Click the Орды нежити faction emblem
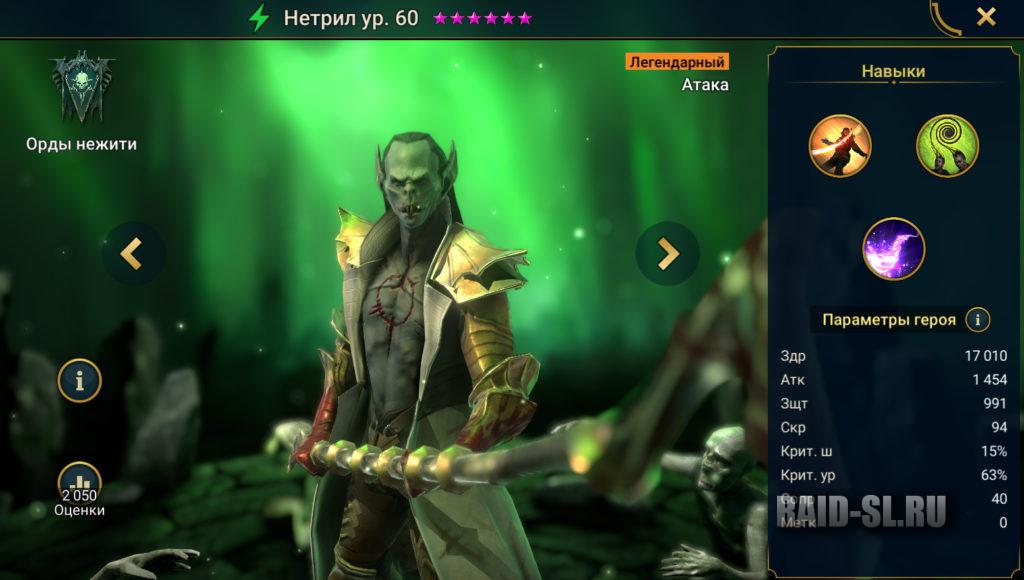The image size is (1024, 580). click(81, 90)
